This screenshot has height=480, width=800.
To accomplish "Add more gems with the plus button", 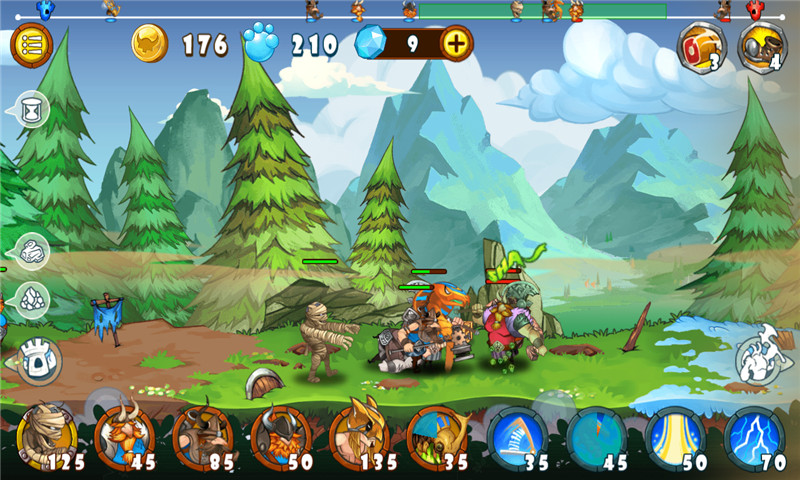I will coord(456,44).
